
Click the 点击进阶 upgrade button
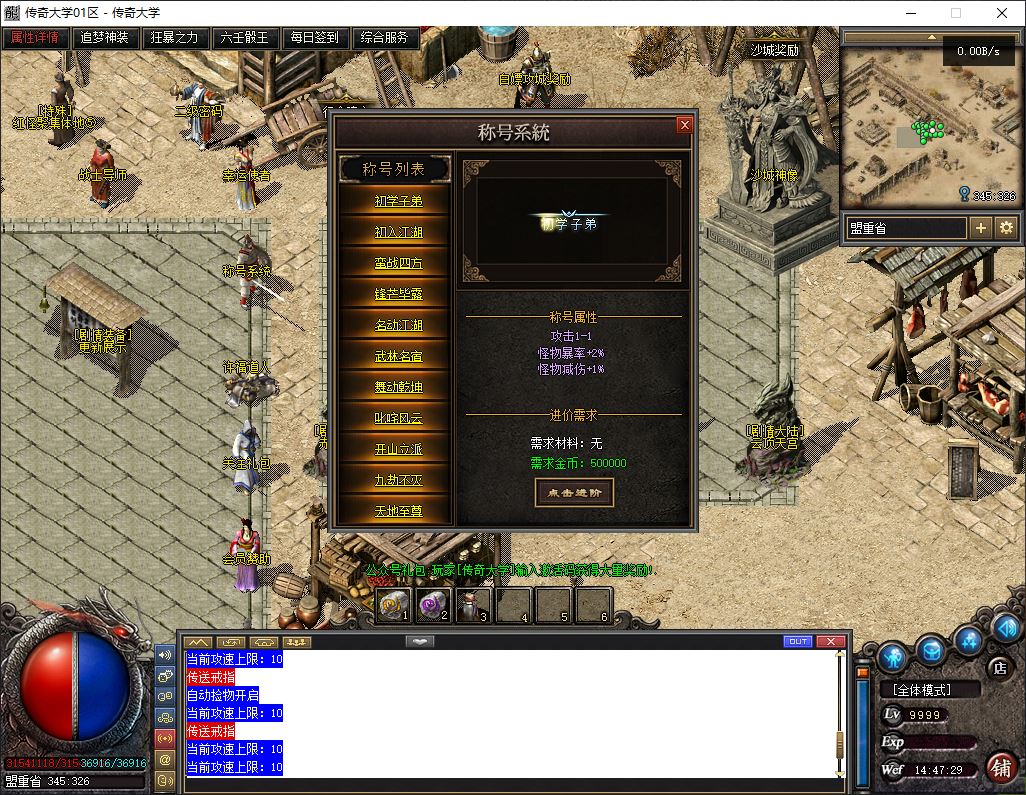(574, 492)
